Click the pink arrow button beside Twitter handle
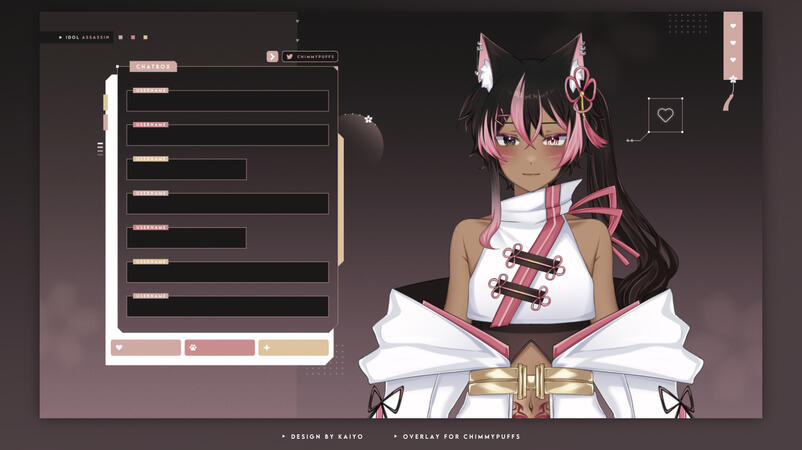 tap(272, 57)
